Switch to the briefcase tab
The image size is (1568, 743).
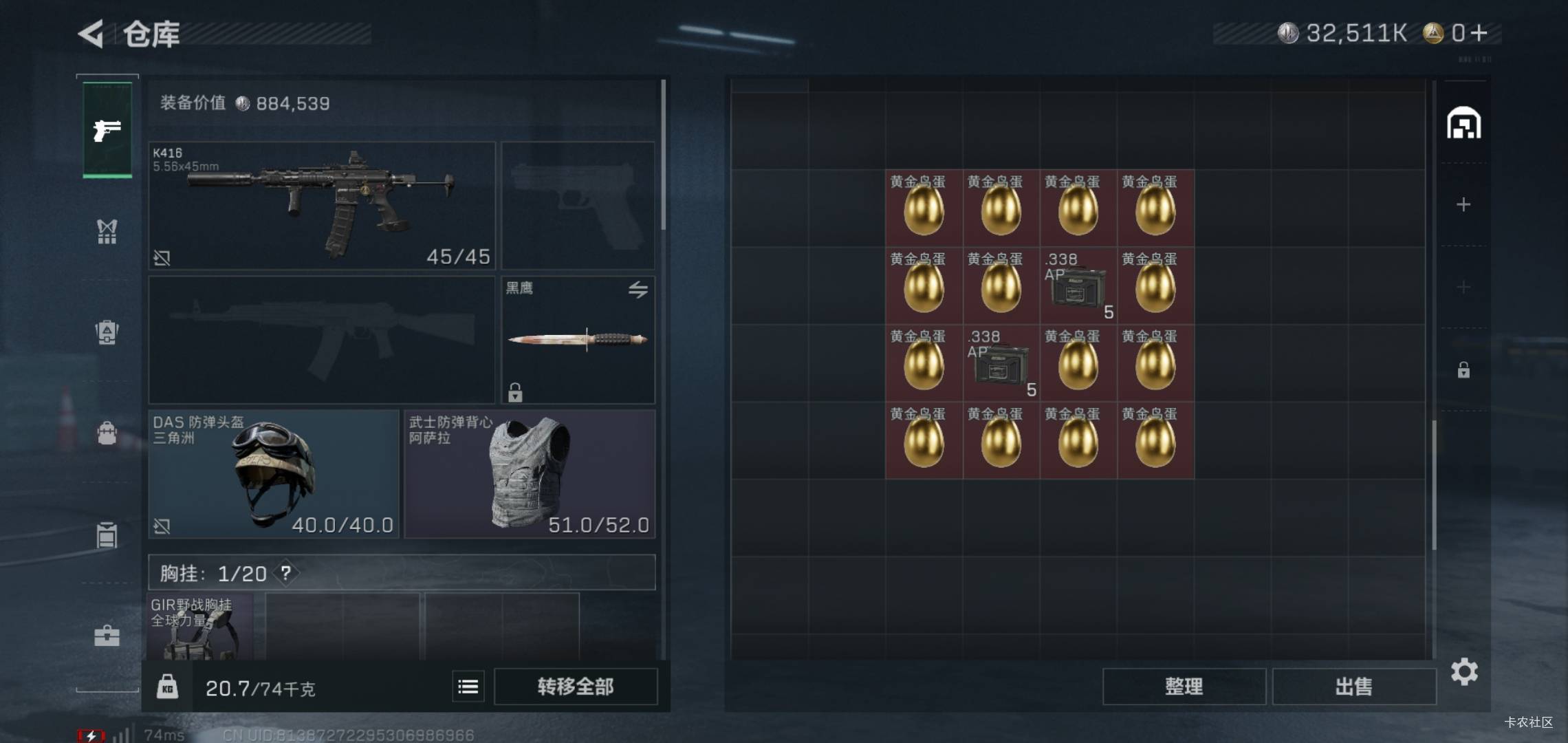(x=107, y=636)
